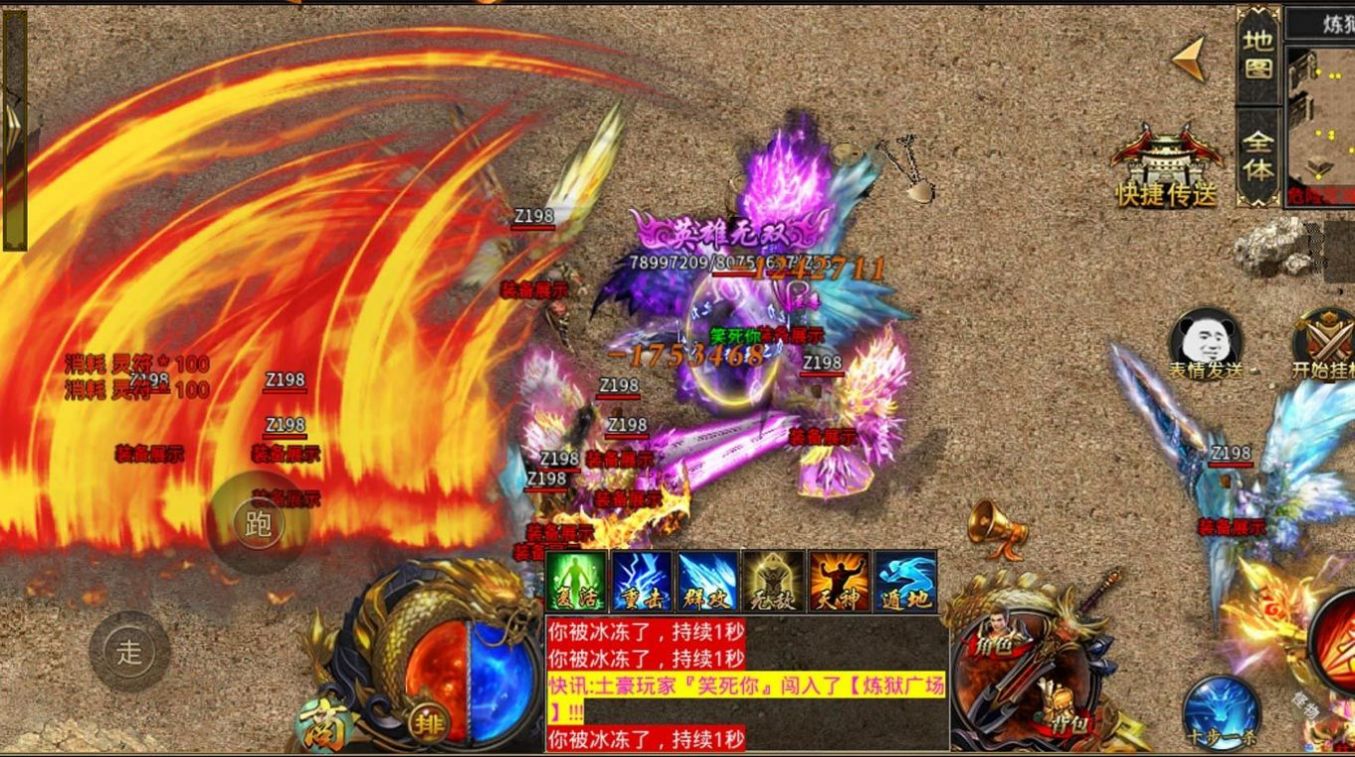Switch between 跑 run mode toggle

260,522
